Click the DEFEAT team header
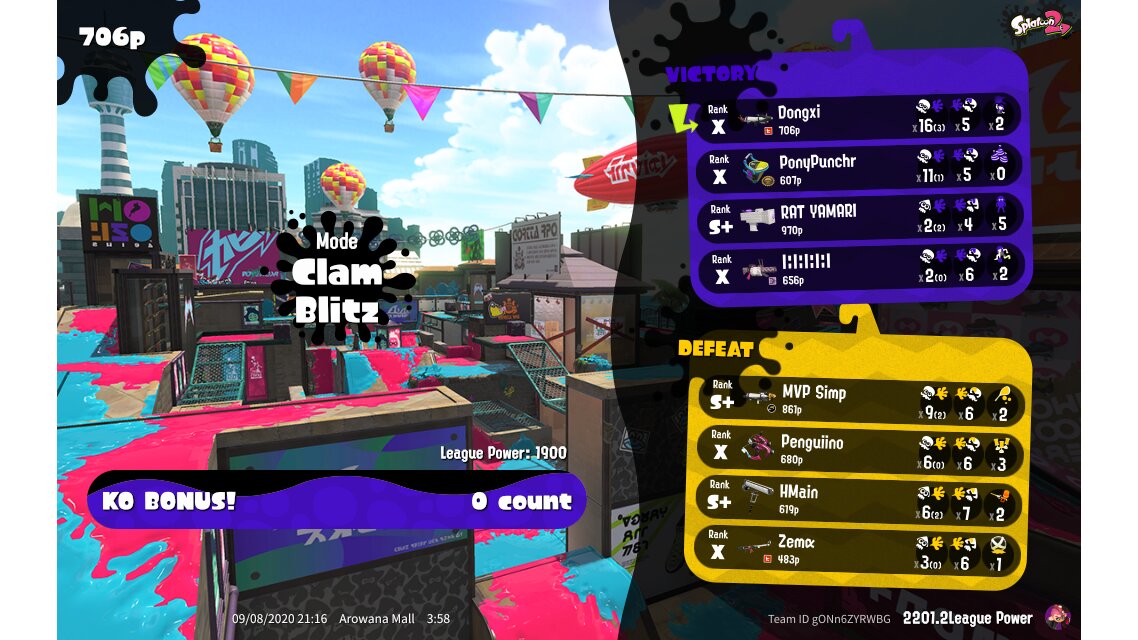The width and height of the screenshot is (1138, 640). coord(716,349)
